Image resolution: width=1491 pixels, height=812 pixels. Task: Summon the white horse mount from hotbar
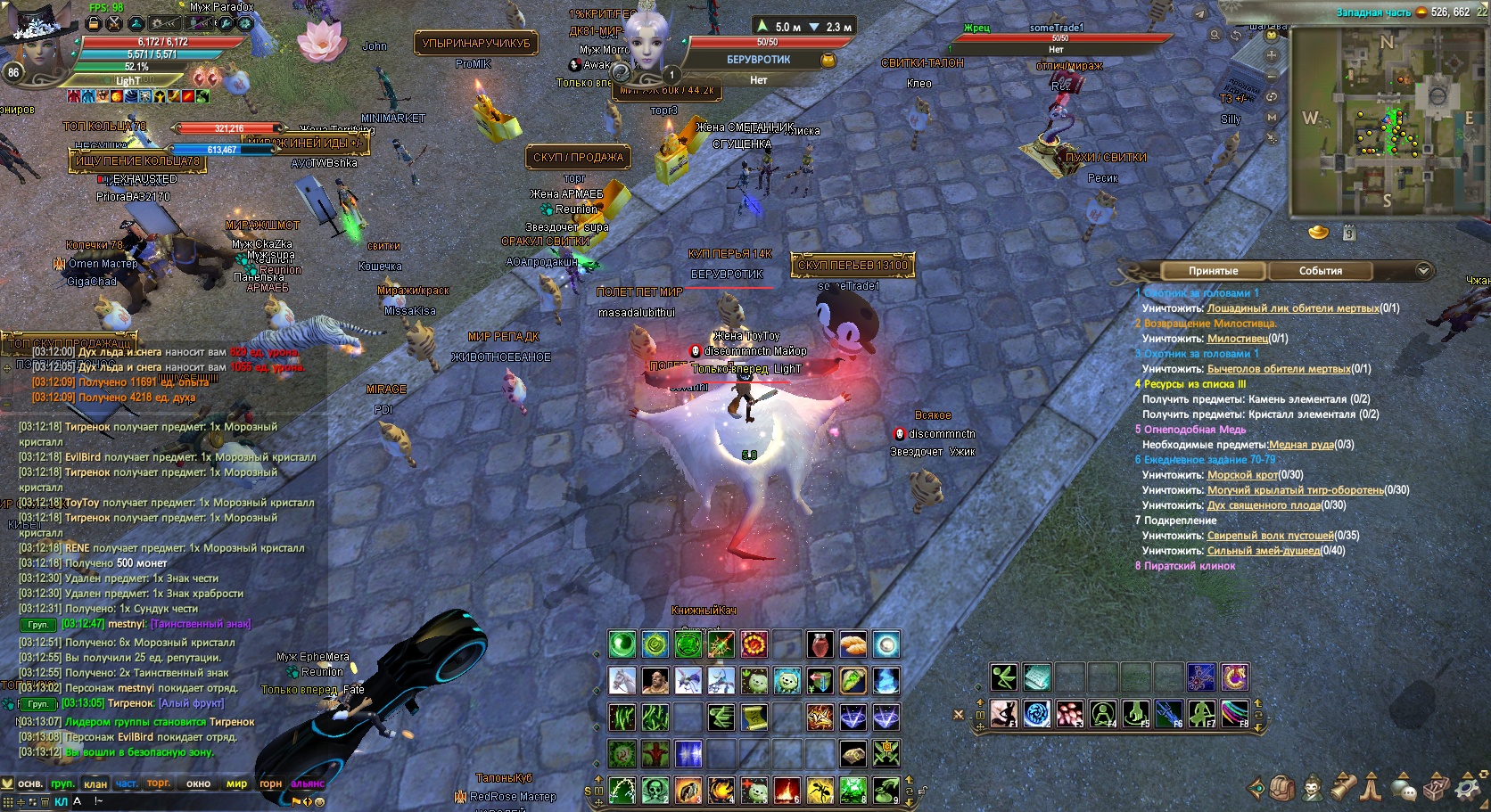click(x=622, y=681)
